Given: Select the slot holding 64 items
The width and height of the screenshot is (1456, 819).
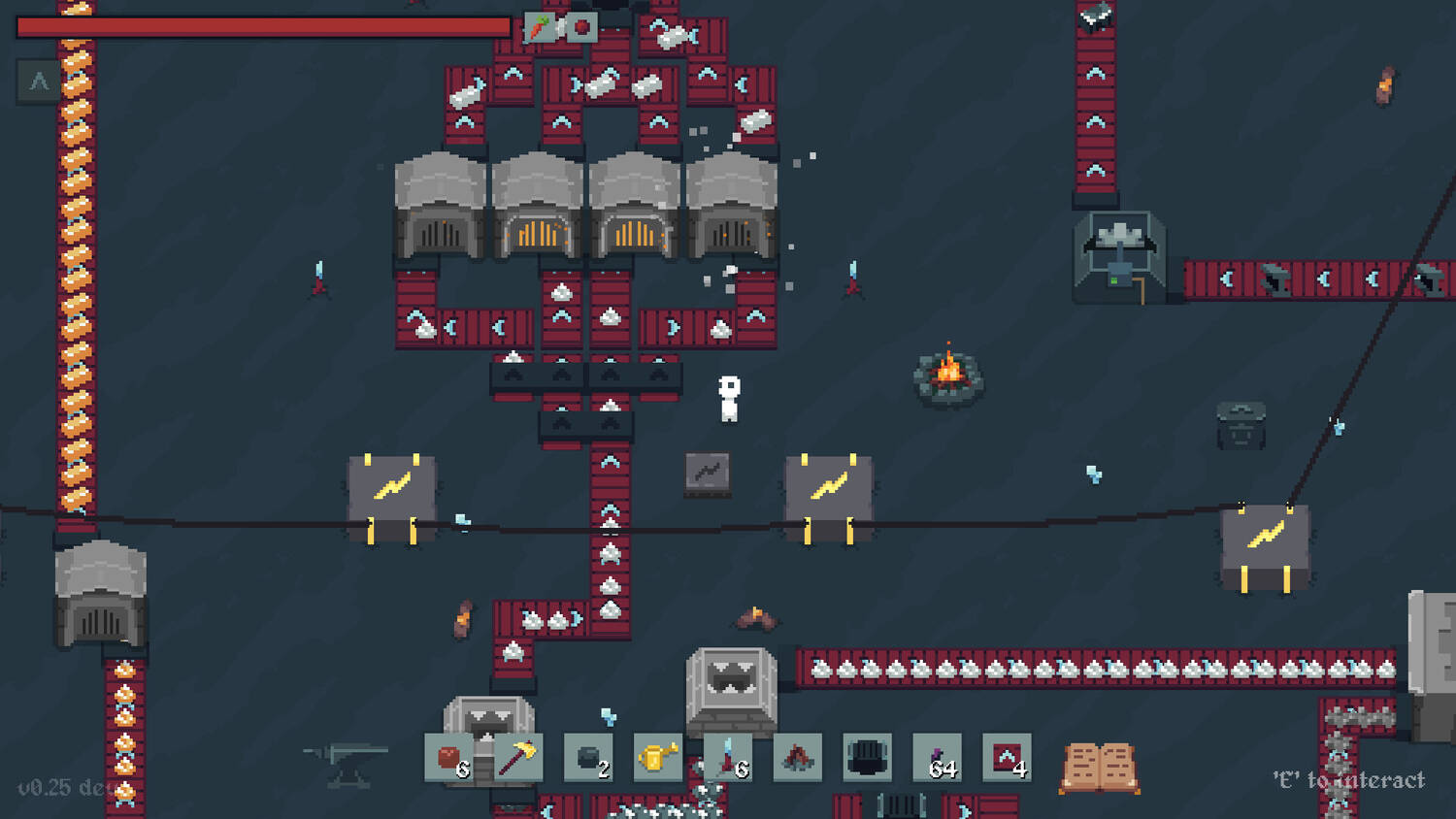Looking at the screenshot, I should 938,758.
